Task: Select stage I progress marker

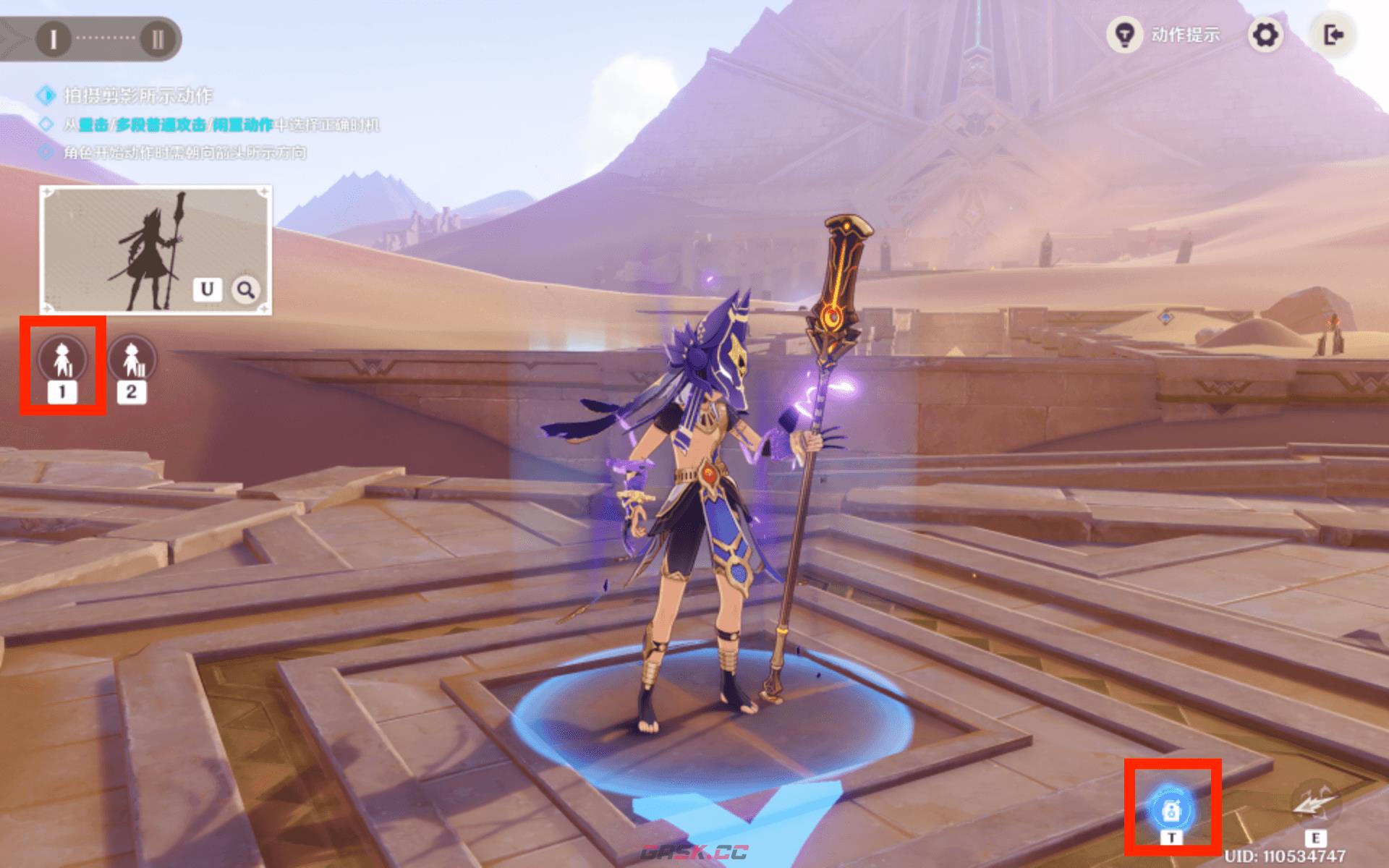Action: coord(53,38)
